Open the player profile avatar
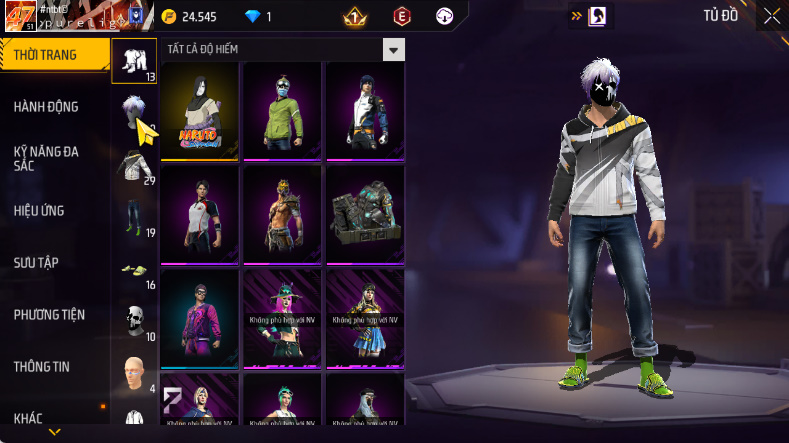The image size is (789, 443). coord(21,17)
